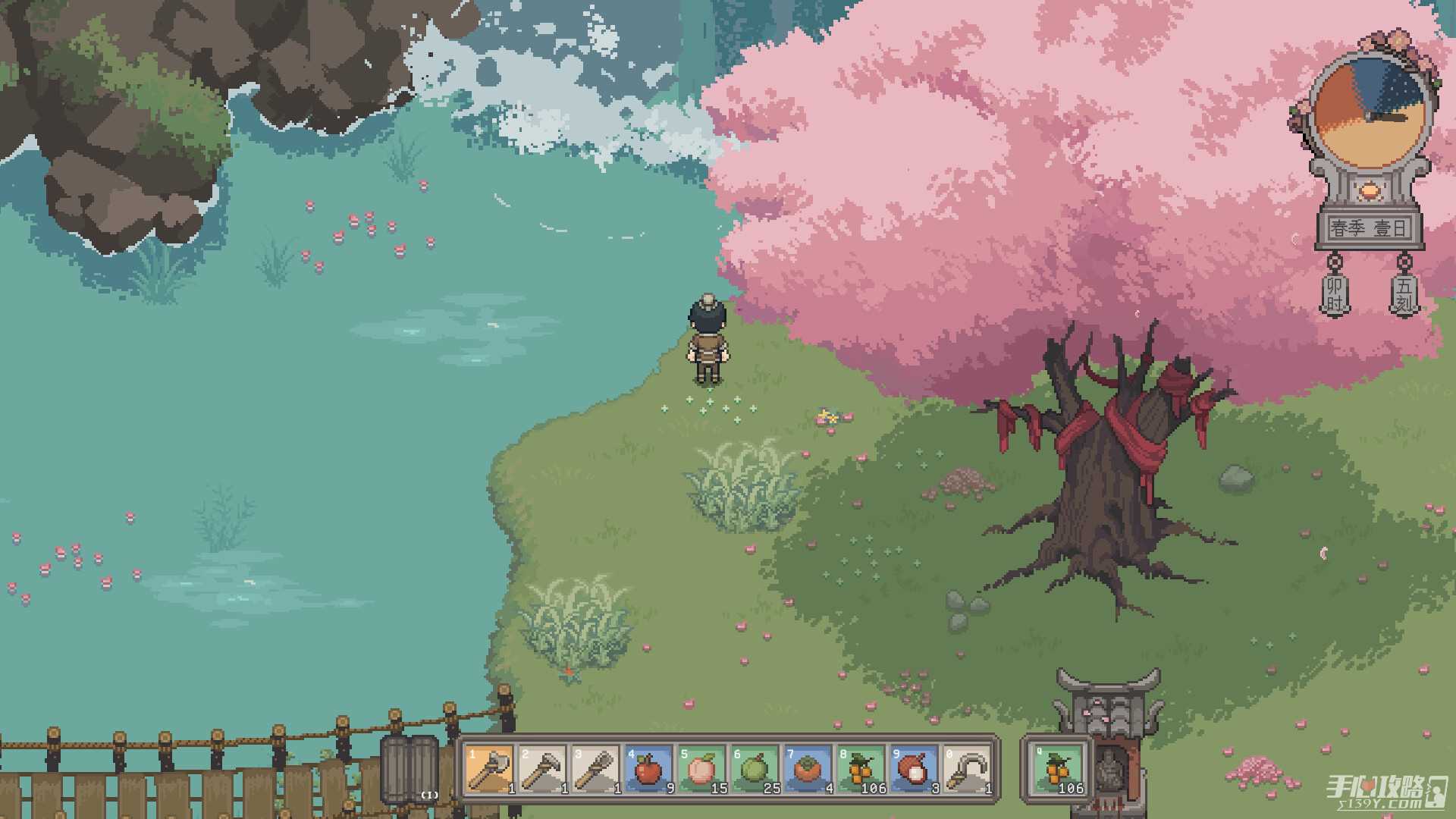
Task: Choose the persimmon slot
Action: 808,770
